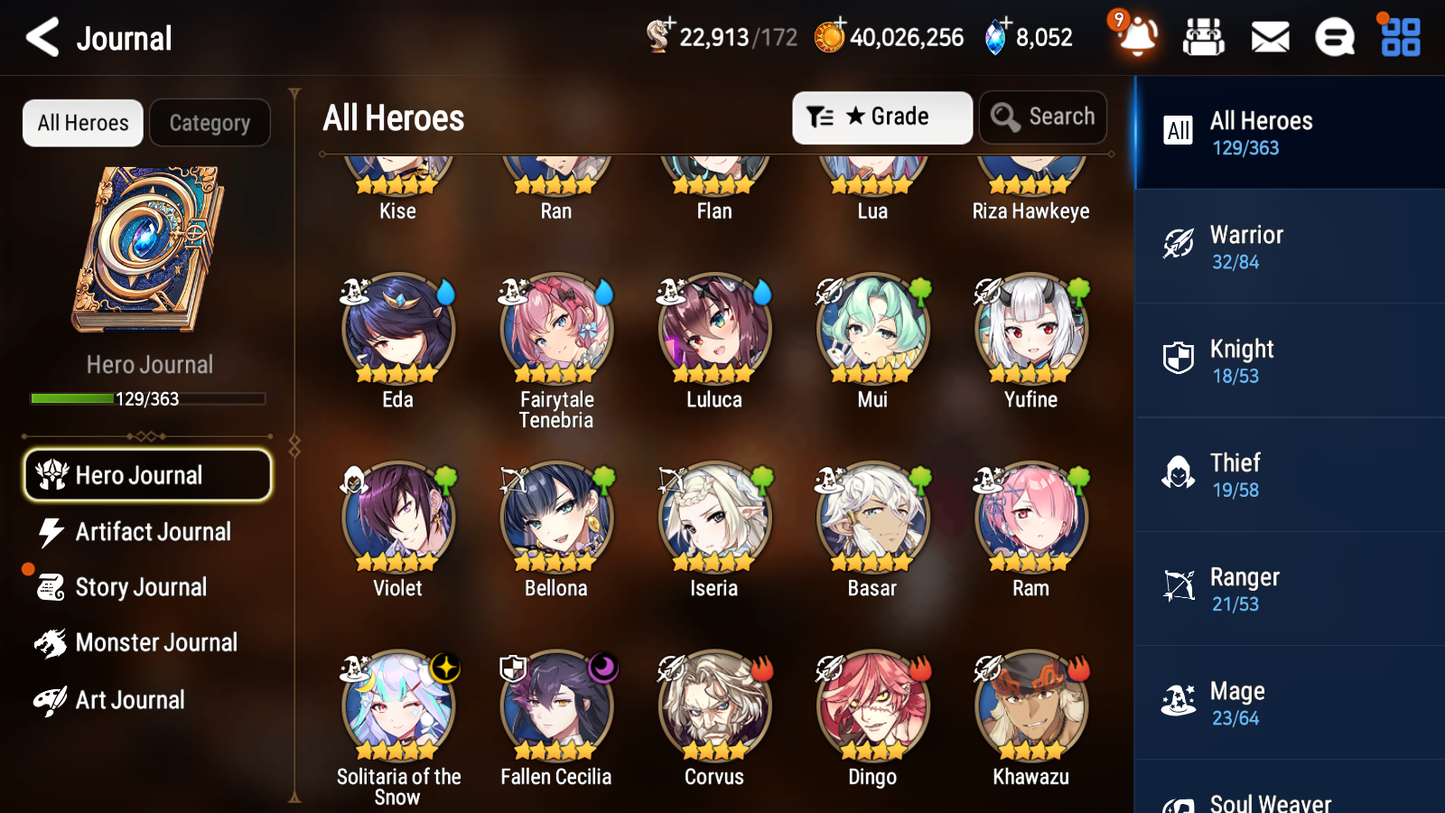This screenshot has height=813, width=1445.
Task: Switch to the Category tab
Action: [x=210, y=123]
